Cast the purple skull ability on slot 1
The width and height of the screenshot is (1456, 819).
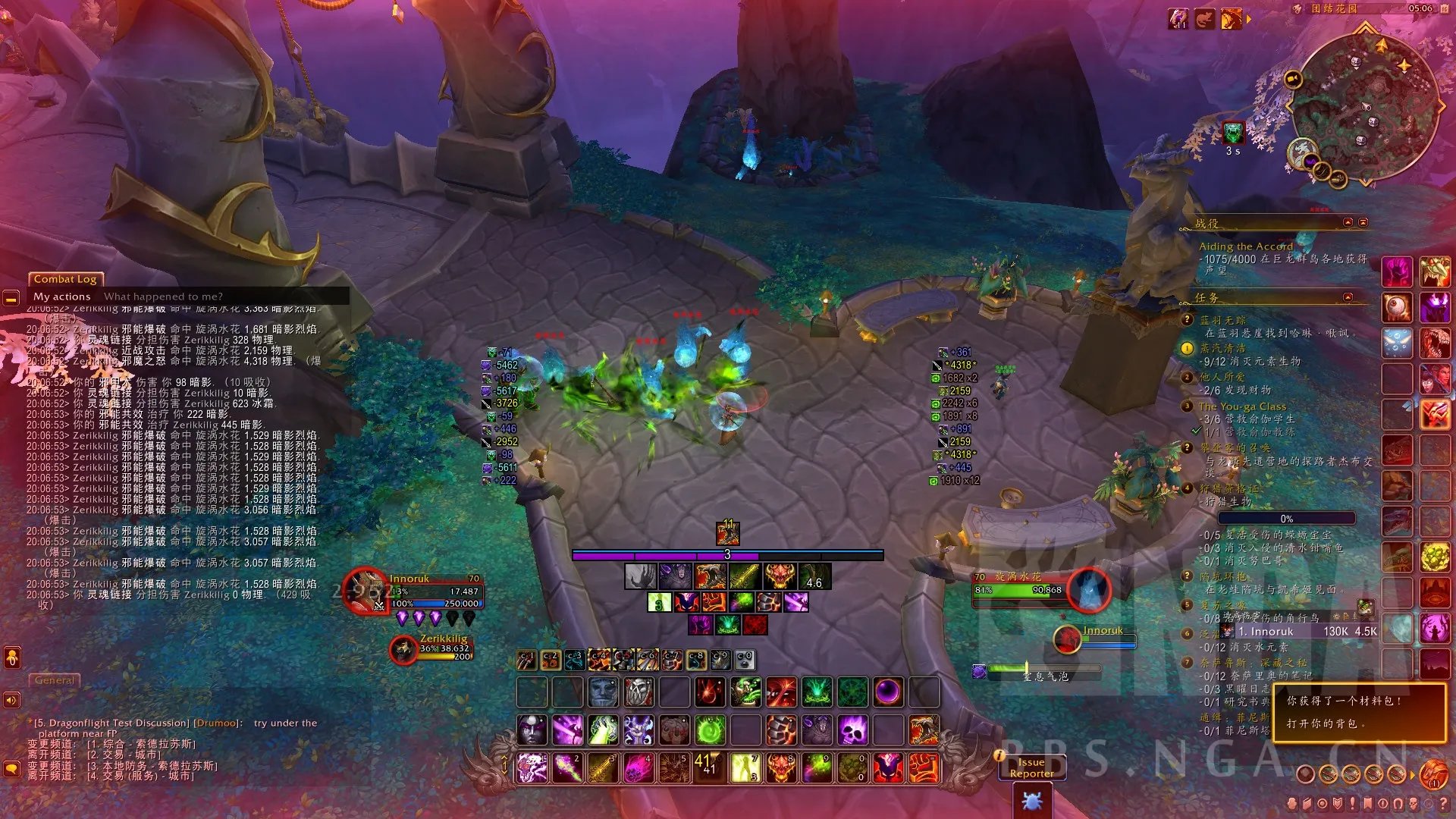(x=532, y=767)
